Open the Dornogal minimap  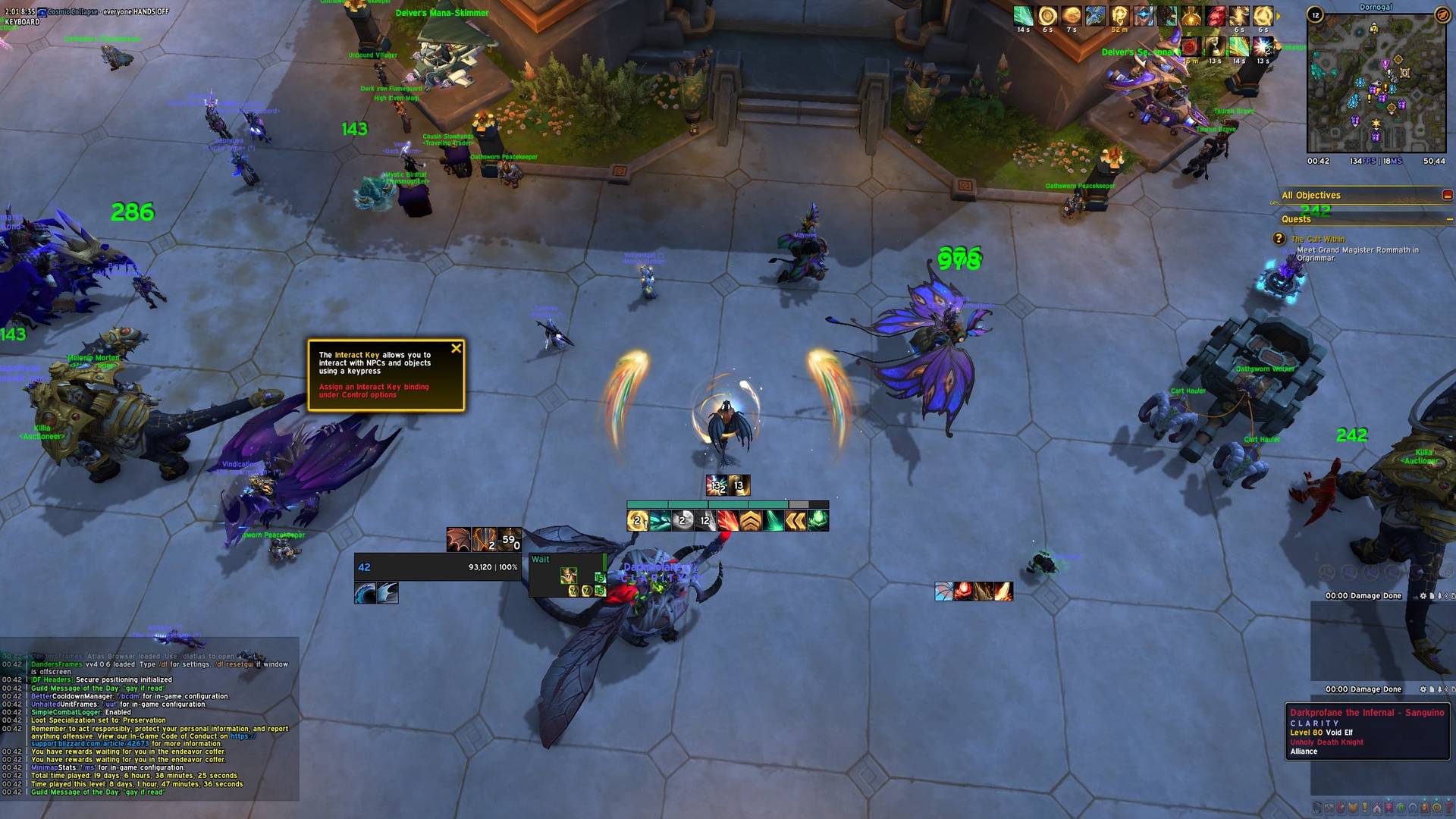(1375, 83)
